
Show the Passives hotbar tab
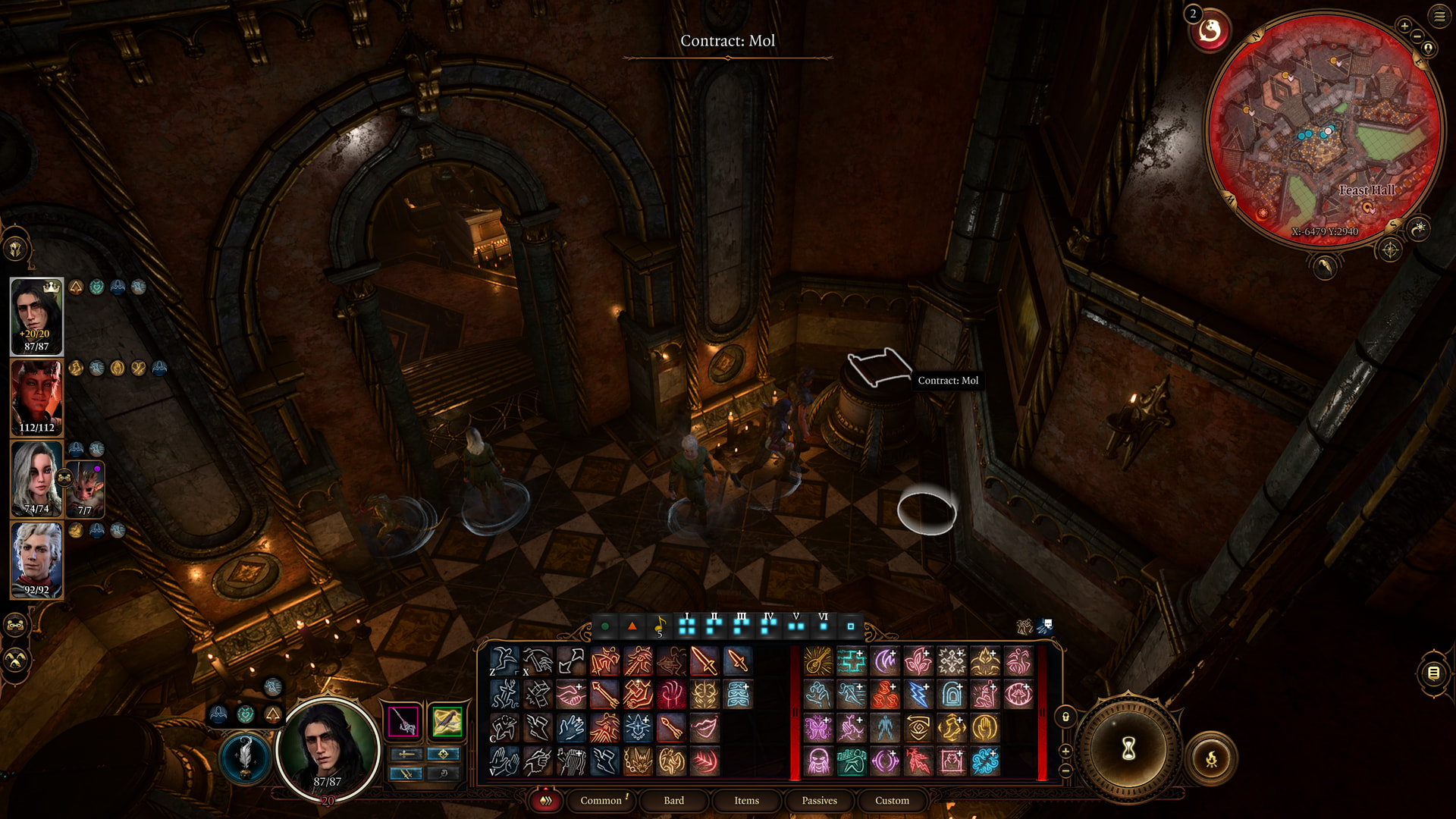pyautogui.click(x=819, y=800)
